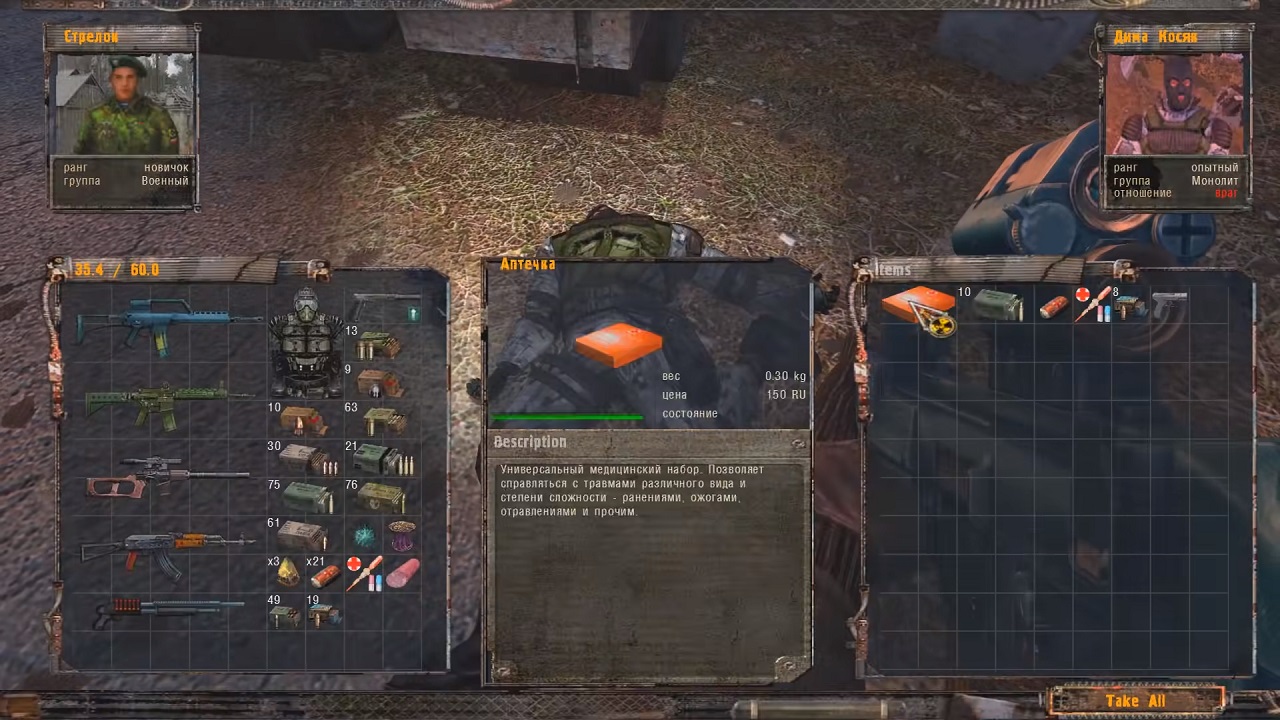The image size is (1280, 720).
Task: Select the ammo box with count 76
Action: tap(381, 497)
